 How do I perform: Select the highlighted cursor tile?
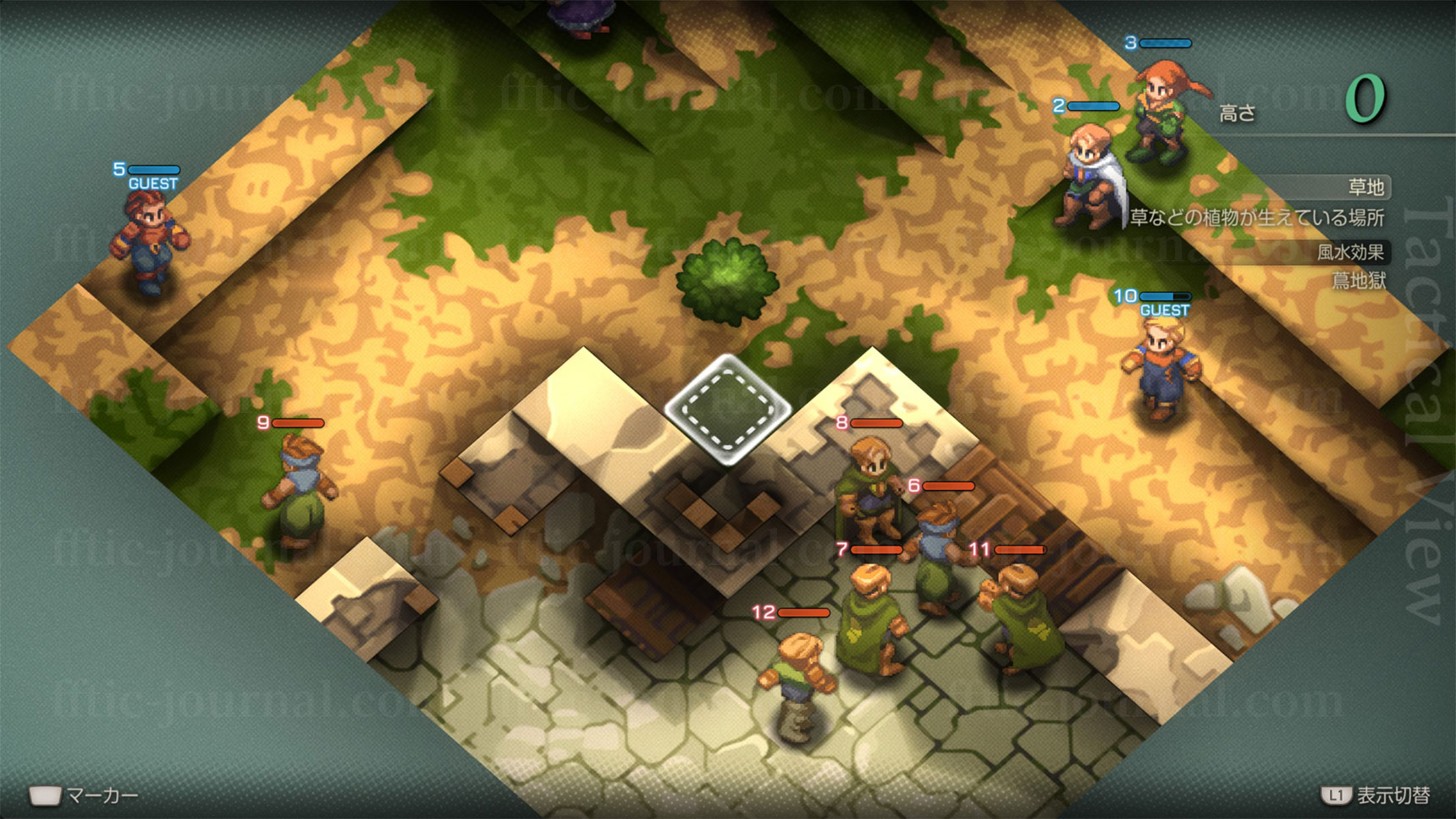click(x=728, y=409)
